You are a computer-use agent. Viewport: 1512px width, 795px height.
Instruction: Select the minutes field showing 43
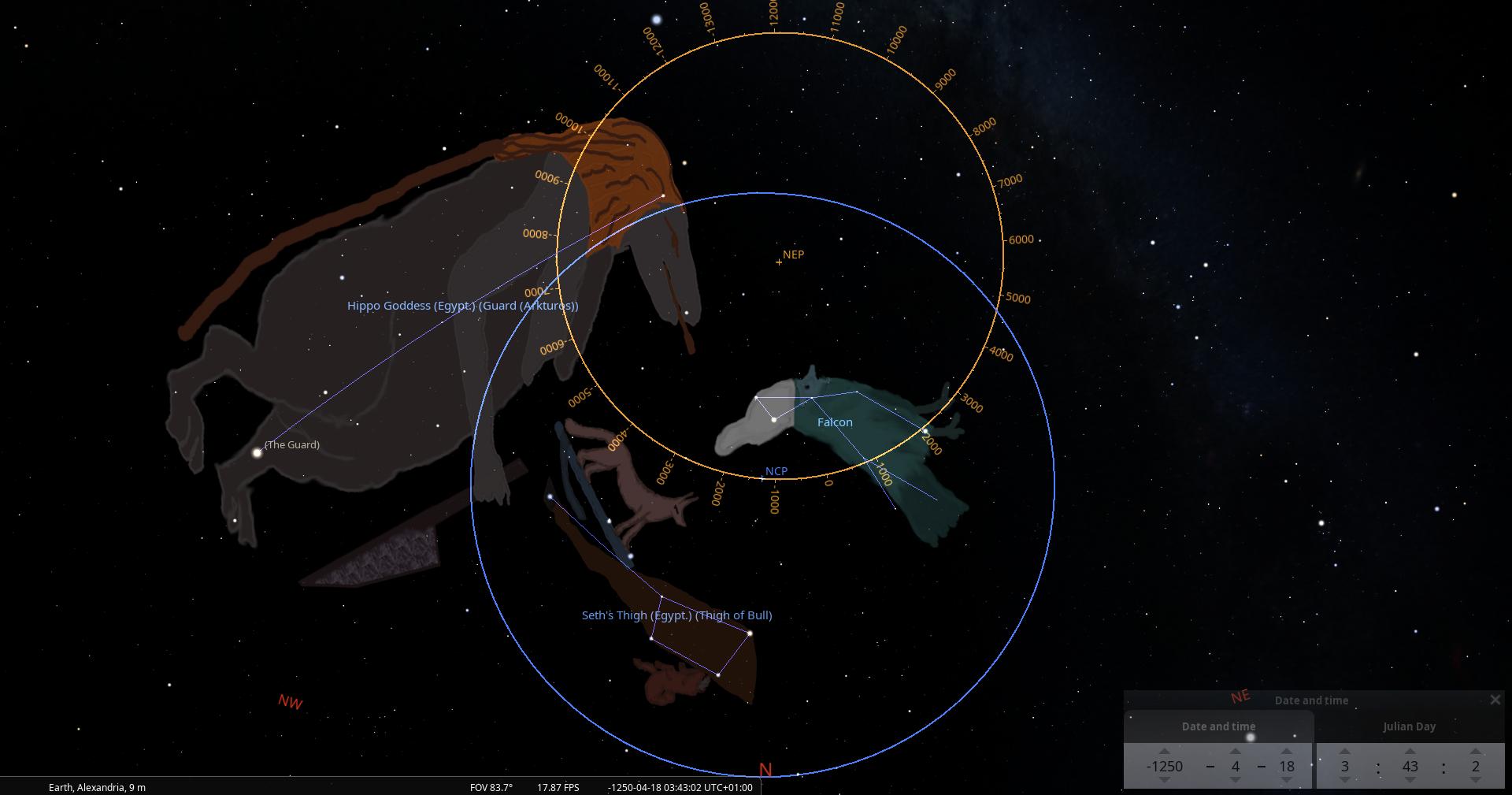(x=1410, y=766)
